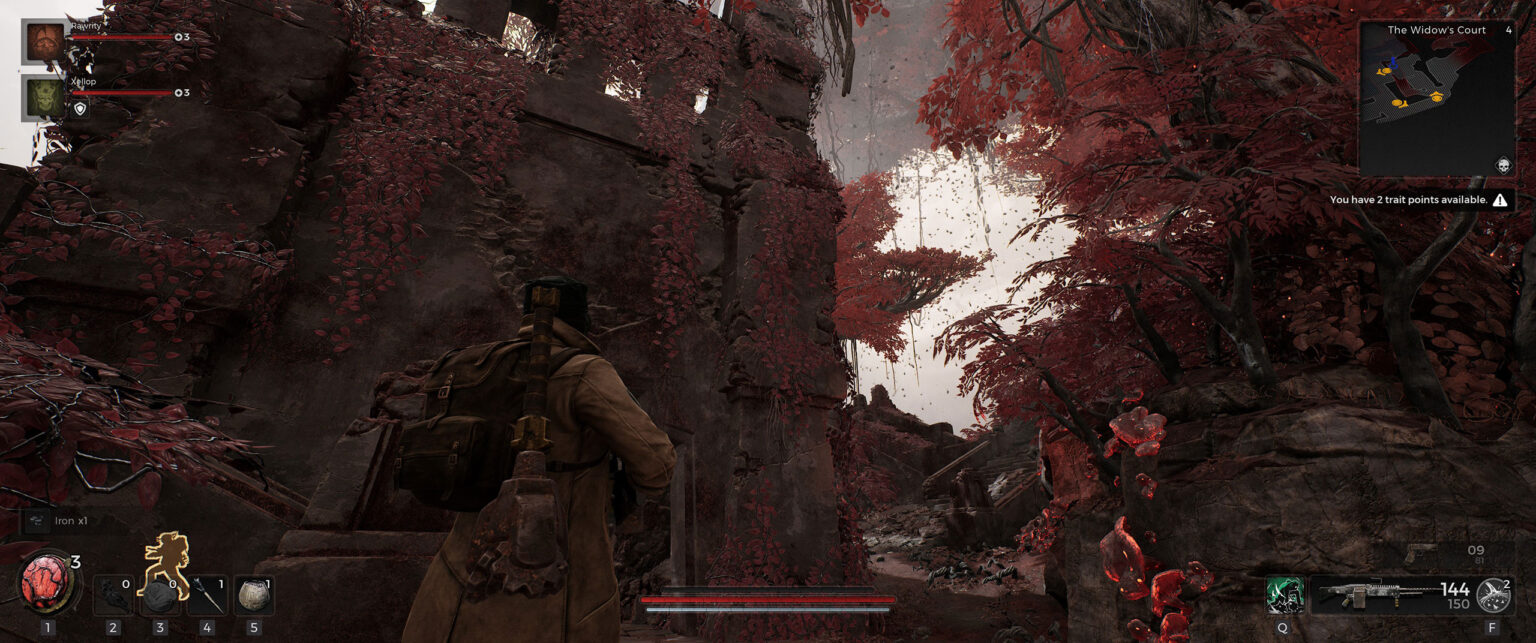The width and height of the screenshot is (1536, 643).
Task: Trigger the circular weapon mod icon
Action: click(x=1493, y=594)
